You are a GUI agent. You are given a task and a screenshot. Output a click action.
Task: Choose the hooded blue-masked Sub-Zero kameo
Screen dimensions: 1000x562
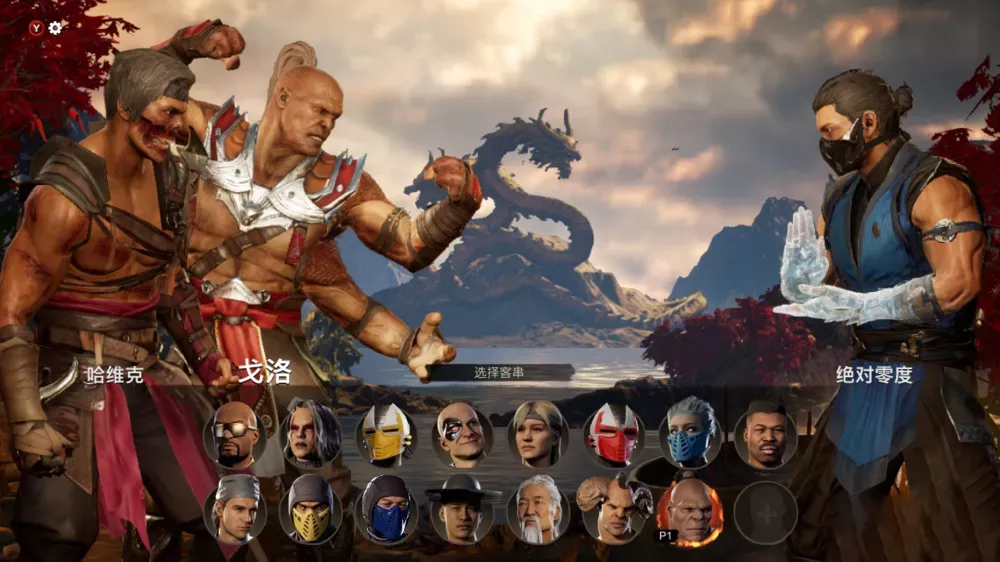coord(387,510)
